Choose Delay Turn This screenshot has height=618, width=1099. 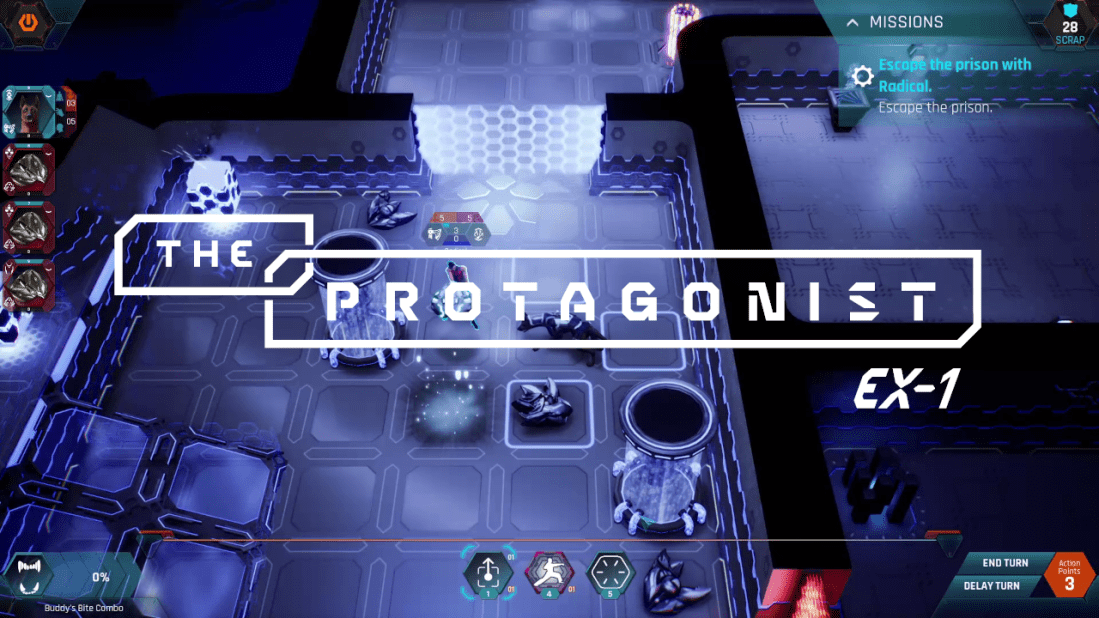tap(991, 585)
